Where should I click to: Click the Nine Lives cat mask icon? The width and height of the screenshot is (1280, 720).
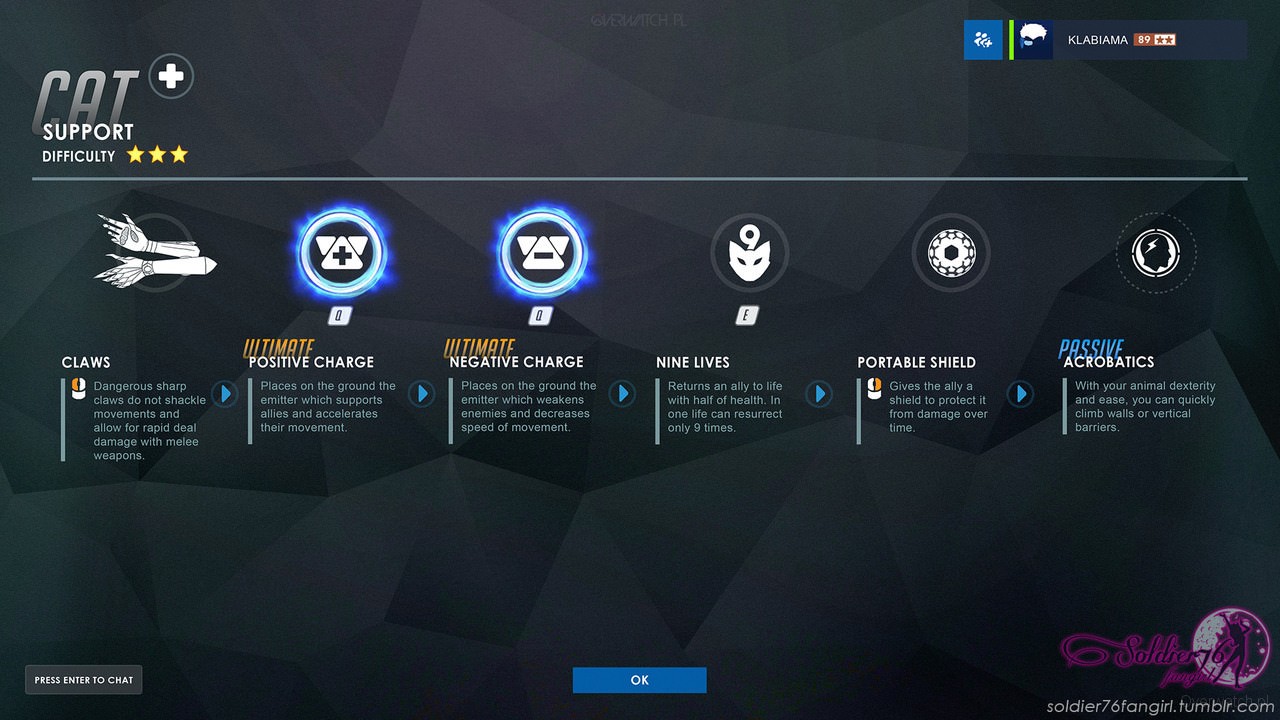(x=749, y=253)
